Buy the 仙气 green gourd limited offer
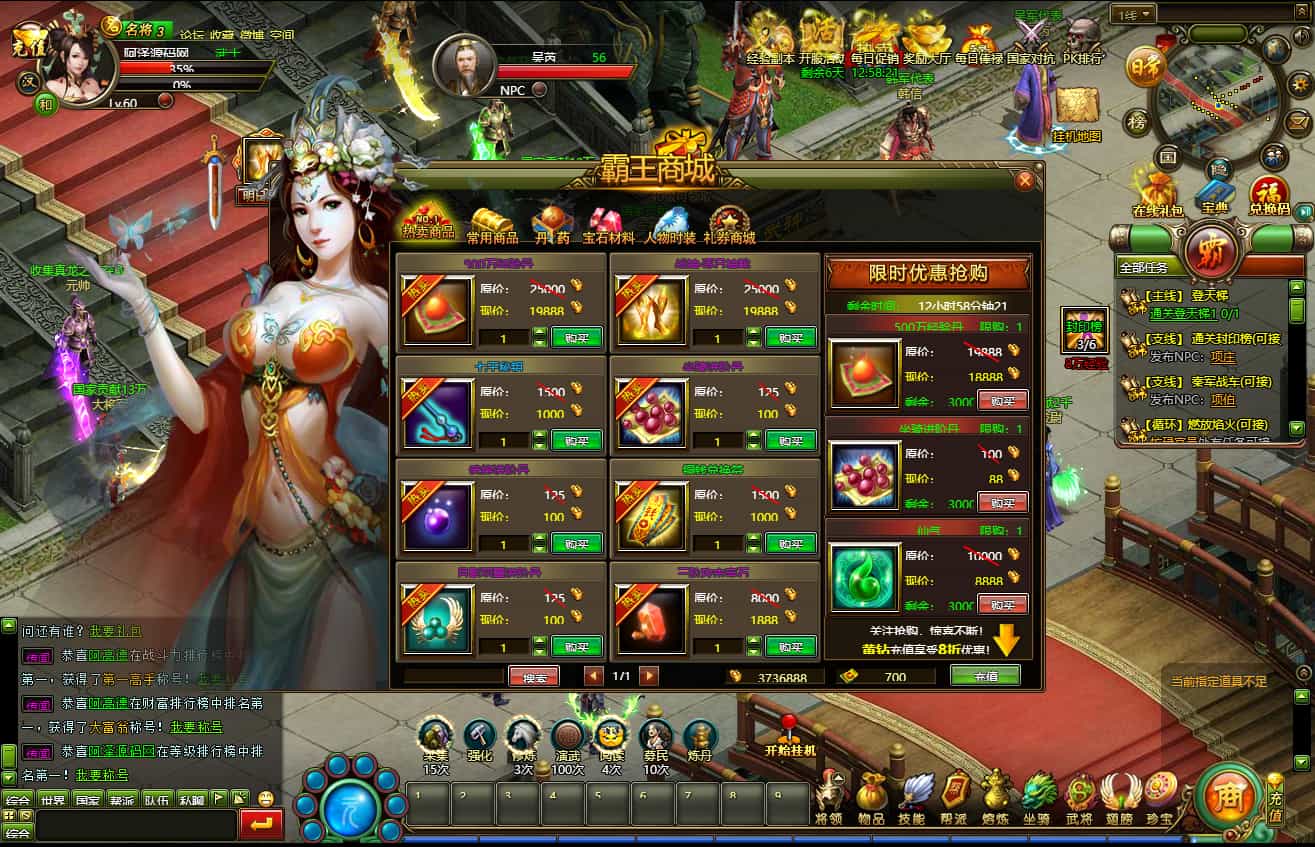 pos(1002,604)
